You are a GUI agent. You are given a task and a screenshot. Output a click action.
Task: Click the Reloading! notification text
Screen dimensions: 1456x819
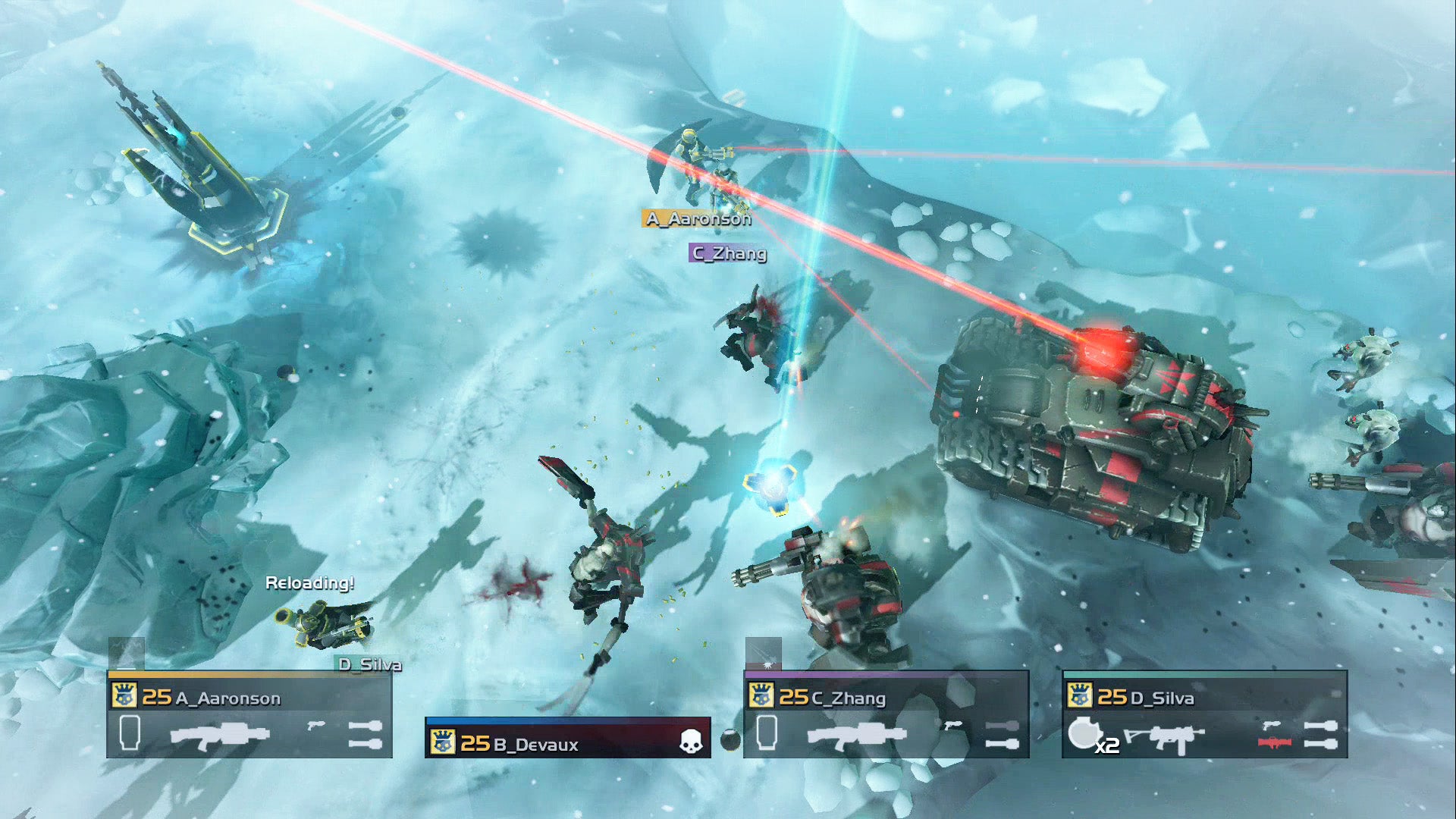311,585
